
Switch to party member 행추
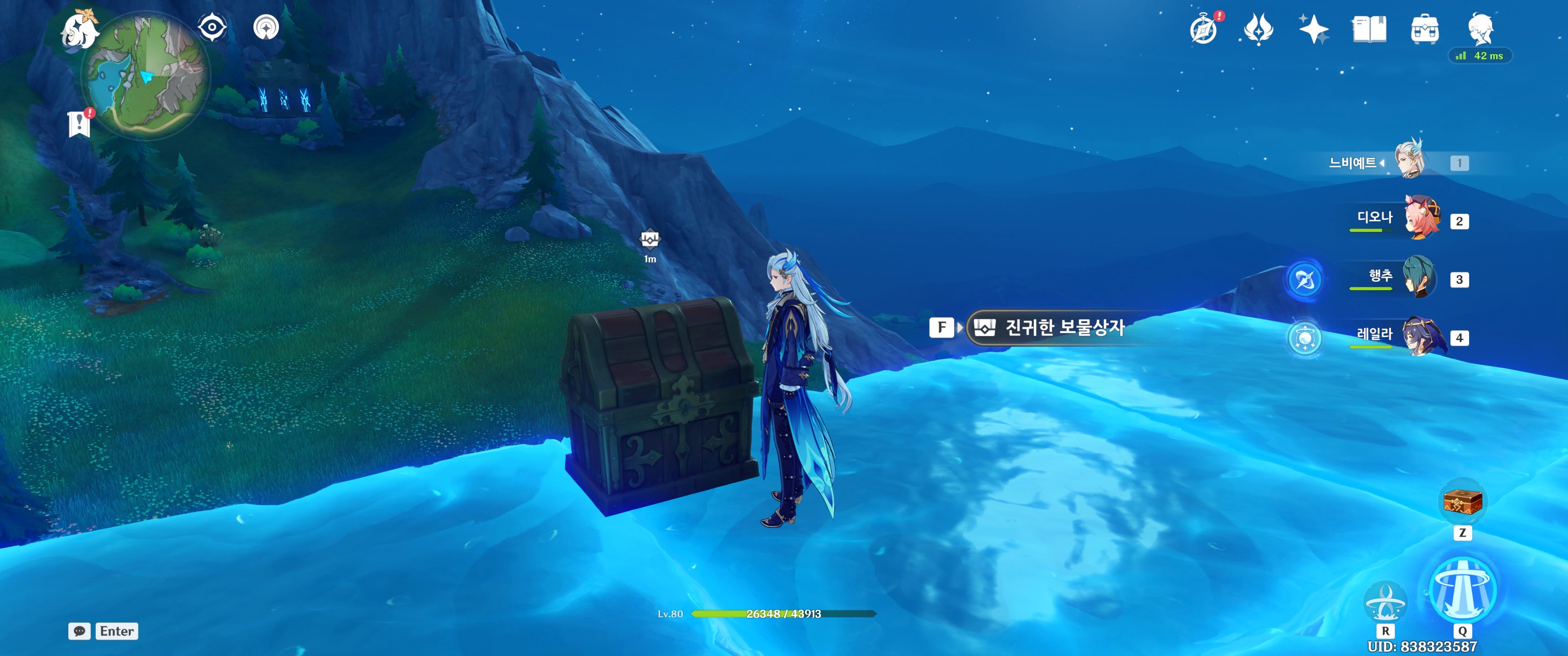click(x=1418, y=277)
